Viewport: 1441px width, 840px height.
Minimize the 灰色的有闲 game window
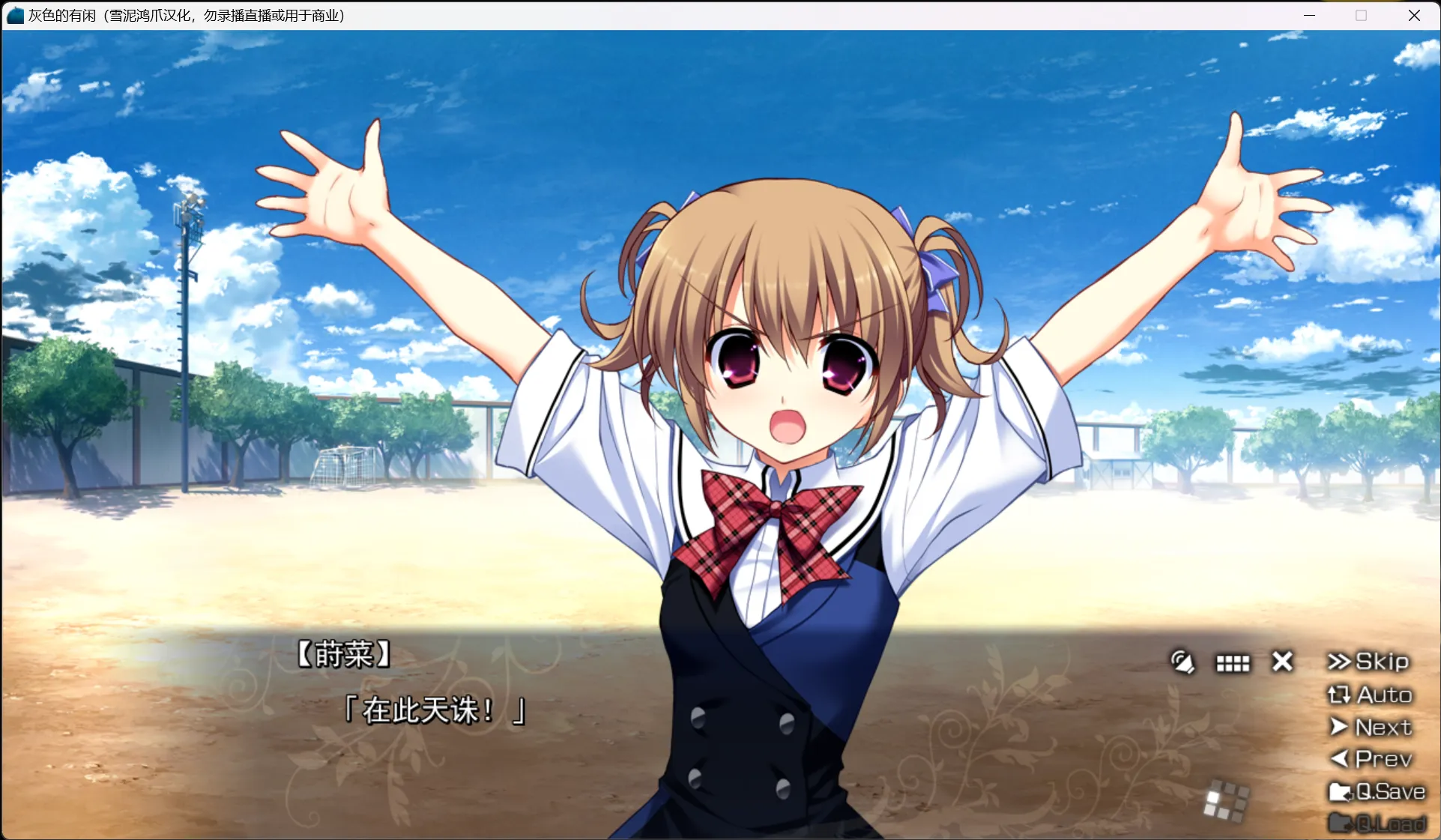pyautogui.click(x=1308, y=15)
